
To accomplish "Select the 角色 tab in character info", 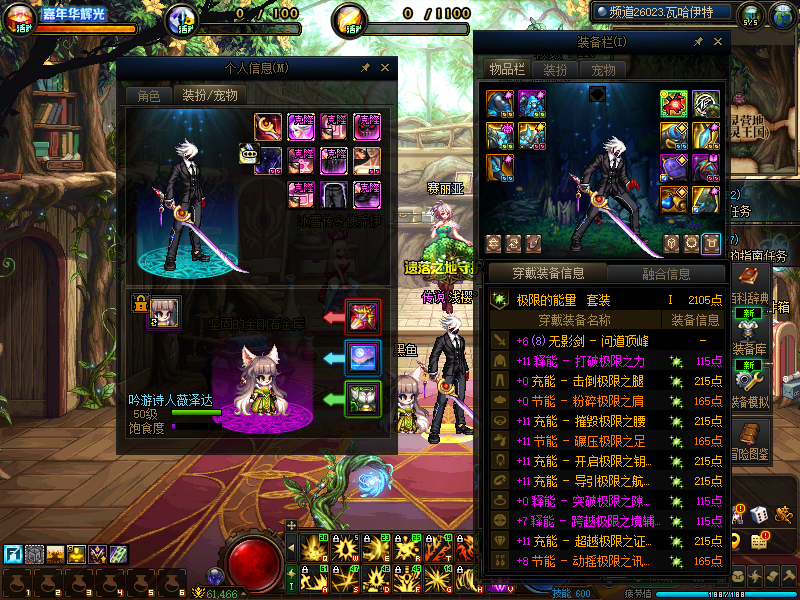I will (148, 96).
